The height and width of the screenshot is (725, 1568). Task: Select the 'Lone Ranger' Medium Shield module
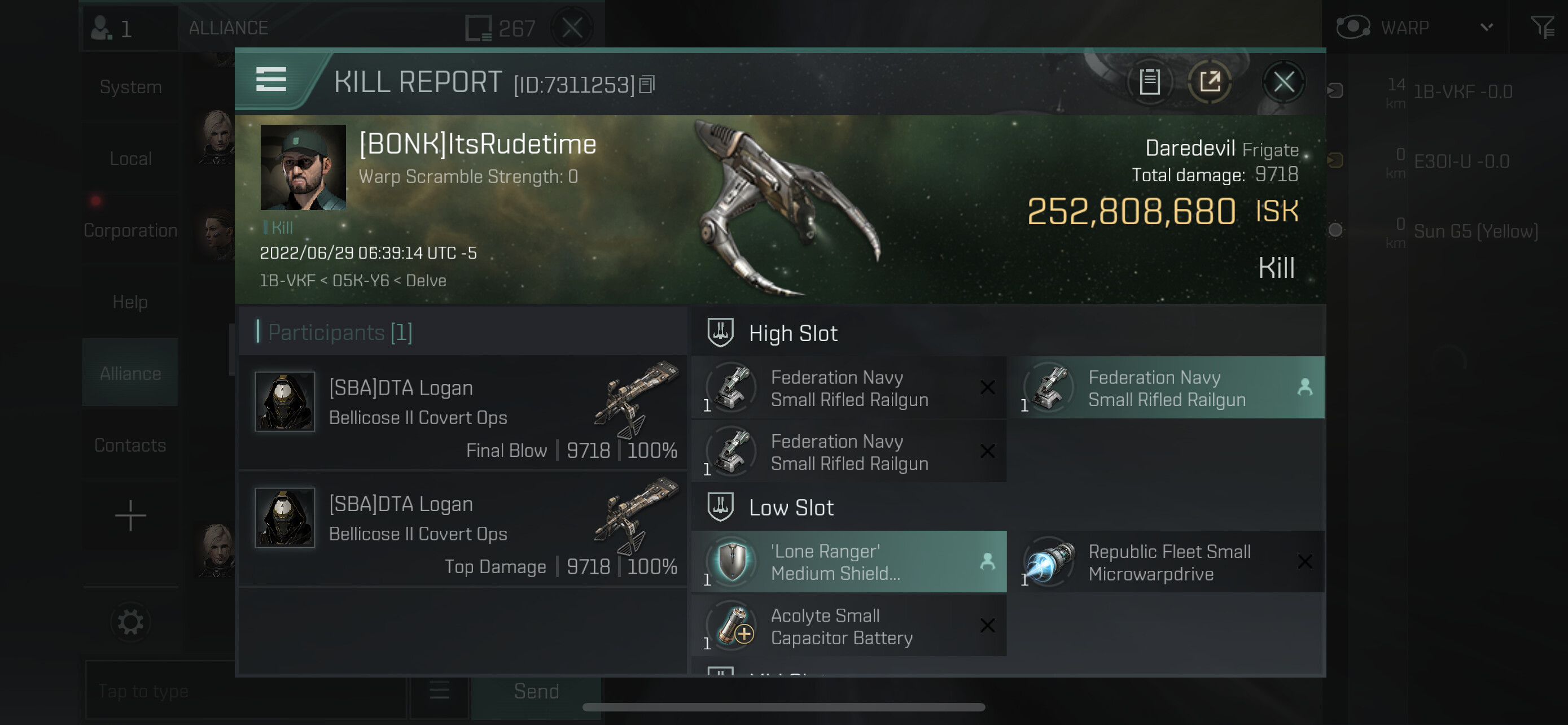pyautogui.click(x=848, y=562)
